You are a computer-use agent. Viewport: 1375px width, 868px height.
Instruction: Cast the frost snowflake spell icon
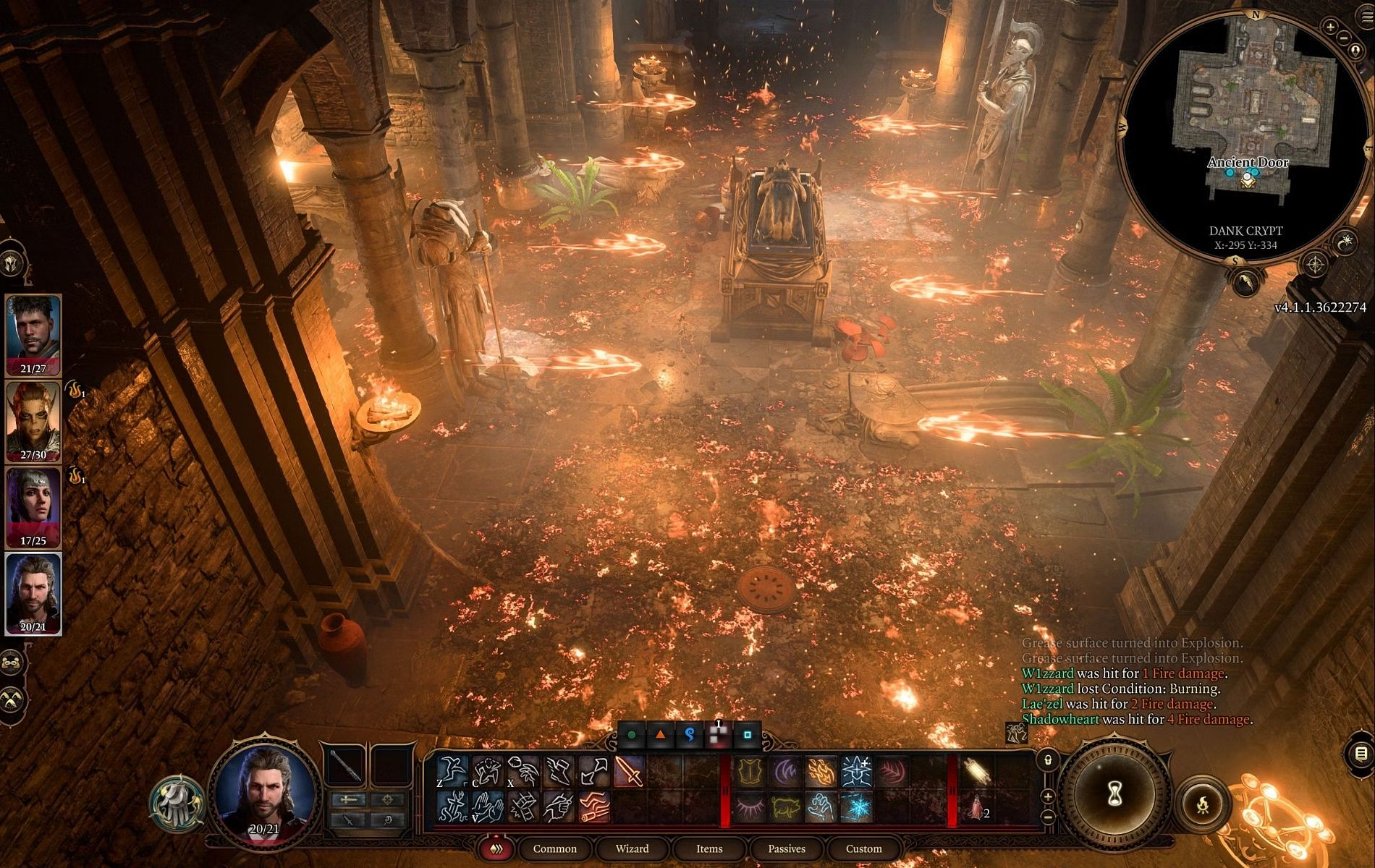(x=856, y=807)
